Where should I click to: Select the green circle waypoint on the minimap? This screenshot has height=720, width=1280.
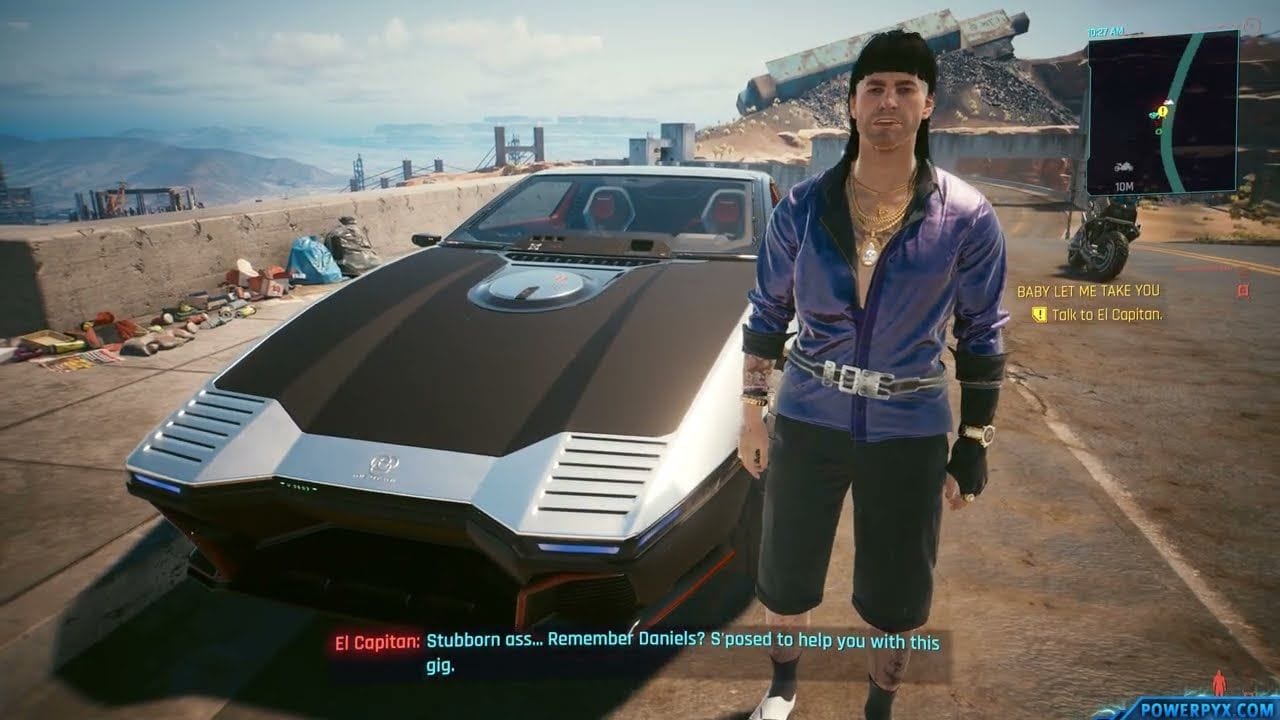(x=1159, y=132)
